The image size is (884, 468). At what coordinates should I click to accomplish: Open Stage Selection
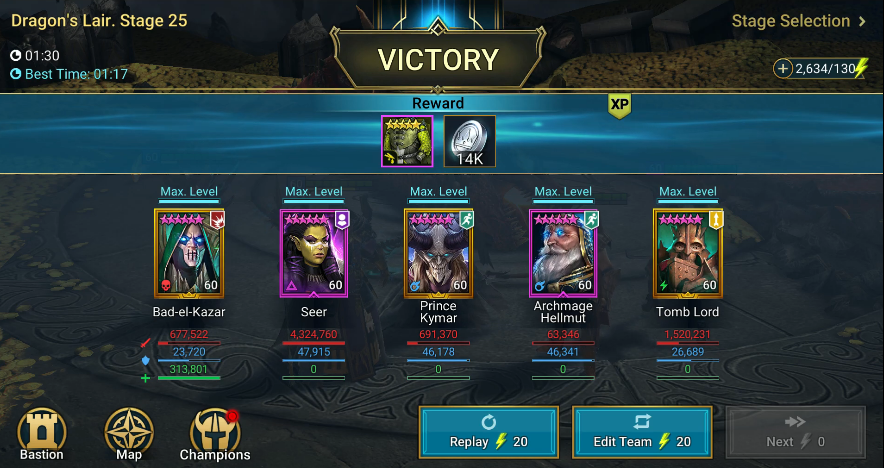[x=798, y=21]
